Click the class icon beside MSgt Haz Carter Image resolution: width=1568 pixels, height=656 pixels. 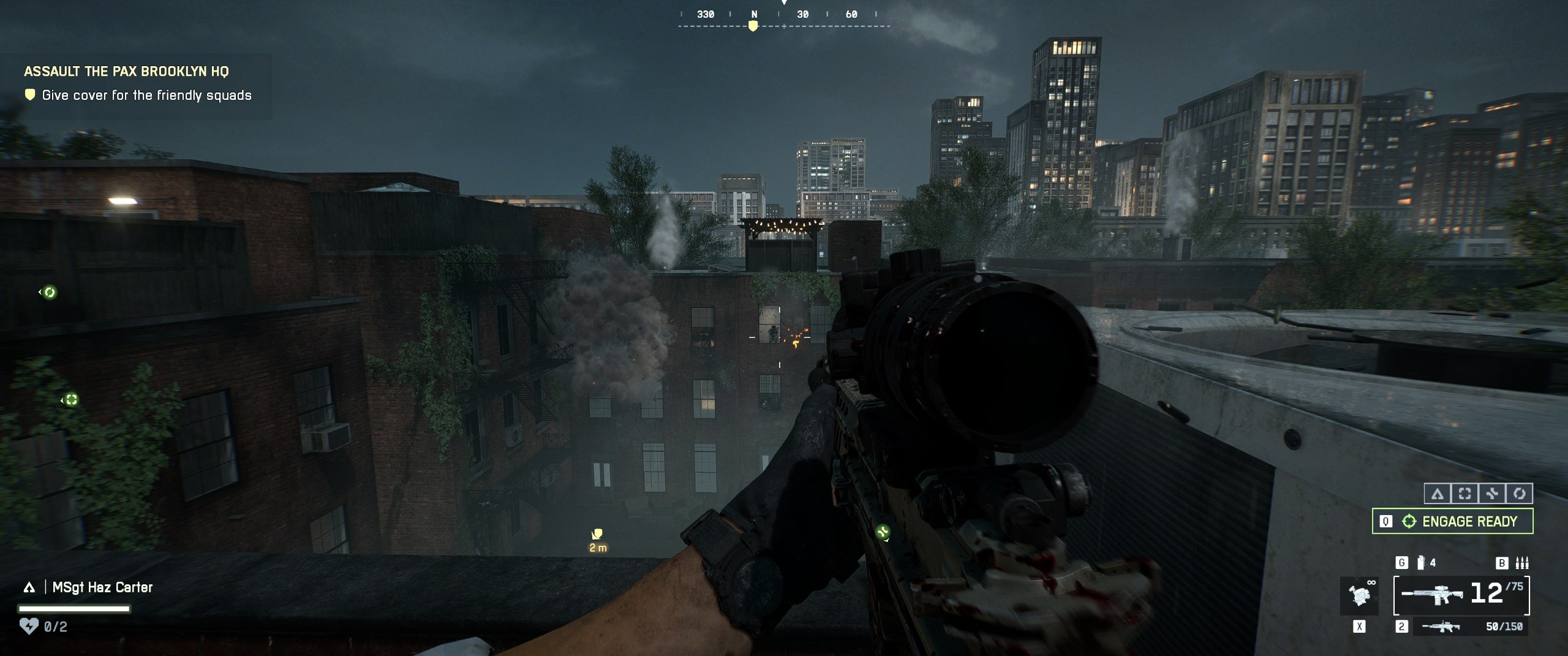pyautogui.click(x=29, y=588)
